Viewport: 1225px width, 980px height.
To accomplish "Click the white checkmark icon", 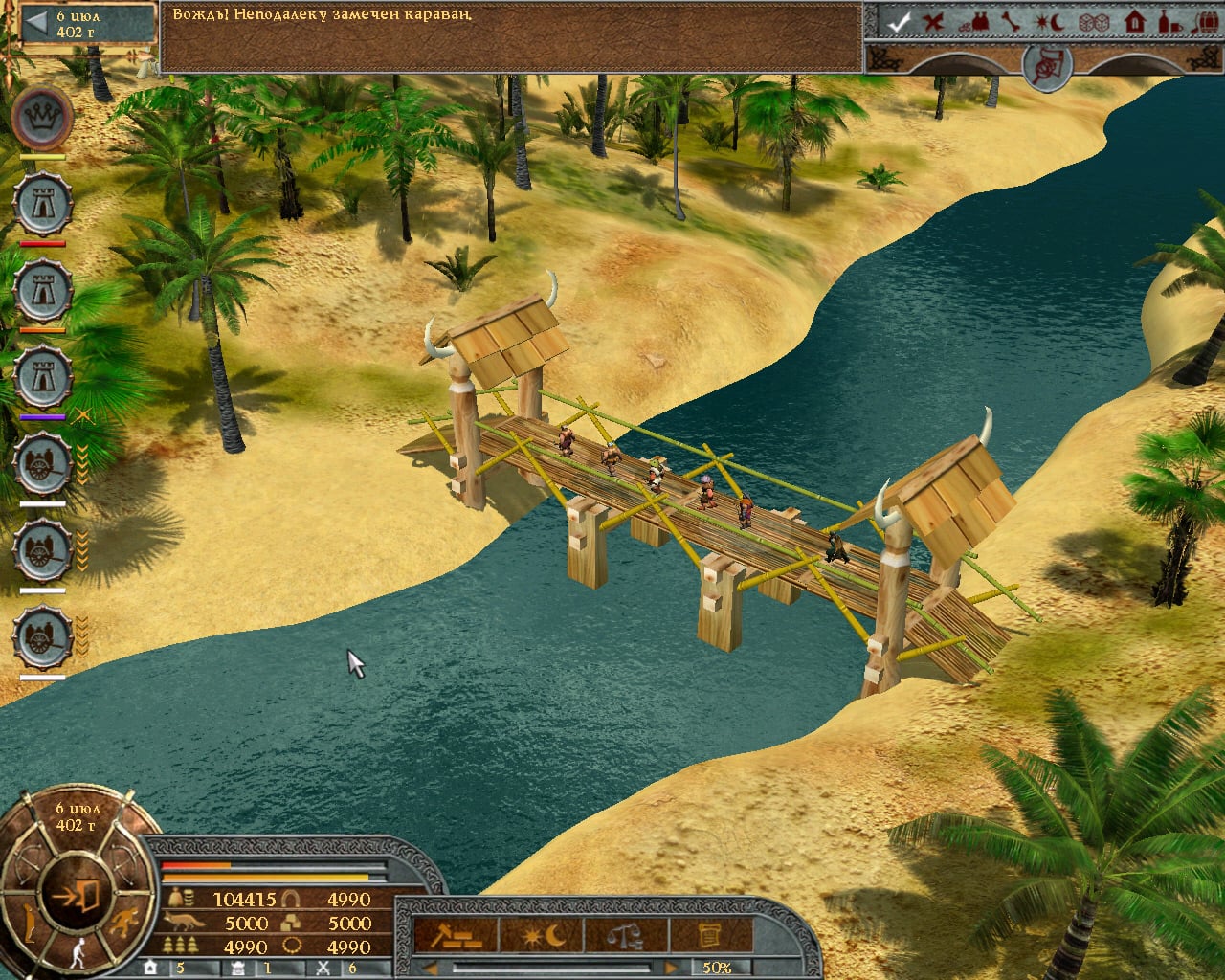I will [899, 22].
